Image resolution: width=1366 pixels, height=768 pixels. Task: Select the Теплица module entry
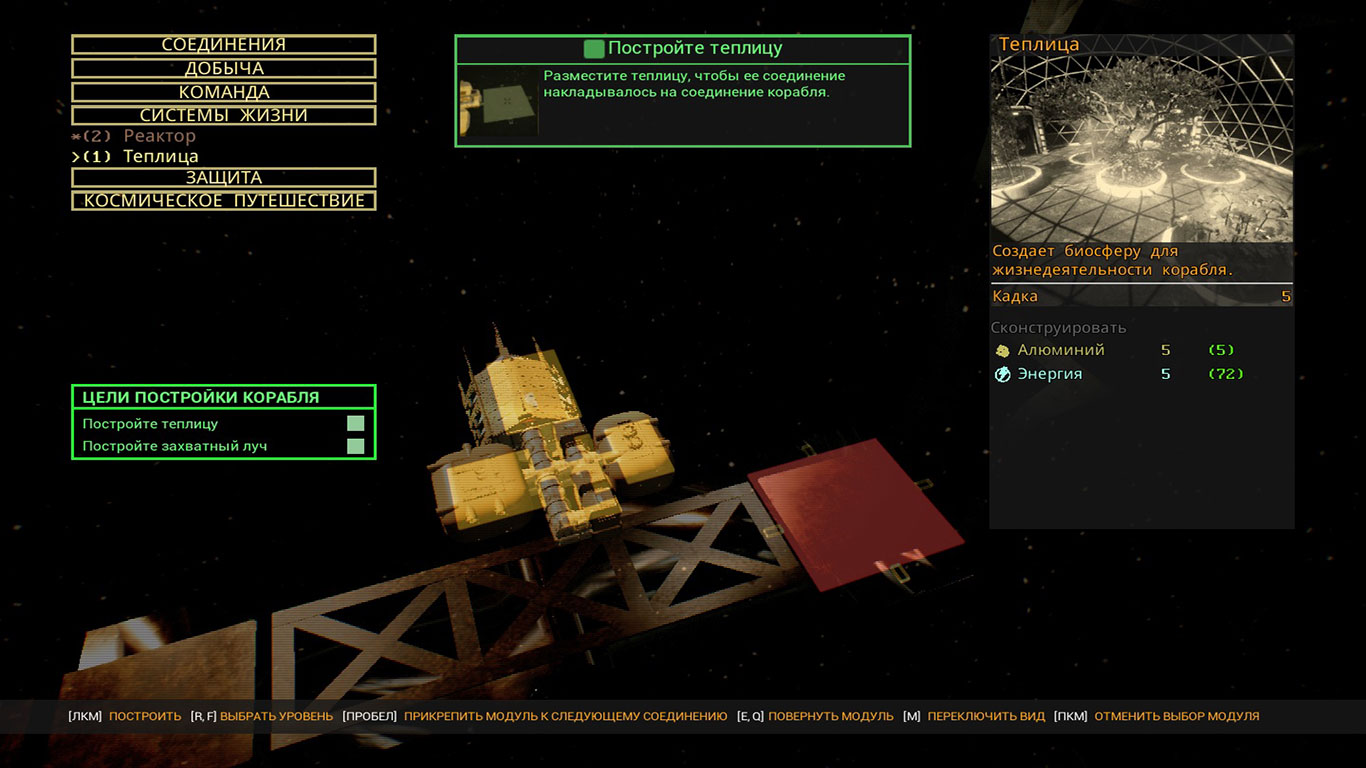point(160,157)
